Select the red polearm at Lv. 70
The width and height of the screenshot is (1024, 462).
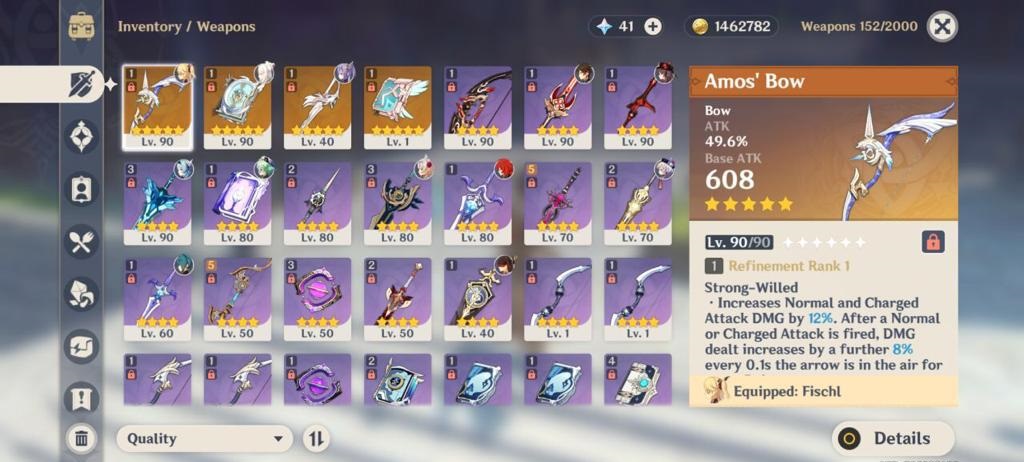(x=557, y=202)
